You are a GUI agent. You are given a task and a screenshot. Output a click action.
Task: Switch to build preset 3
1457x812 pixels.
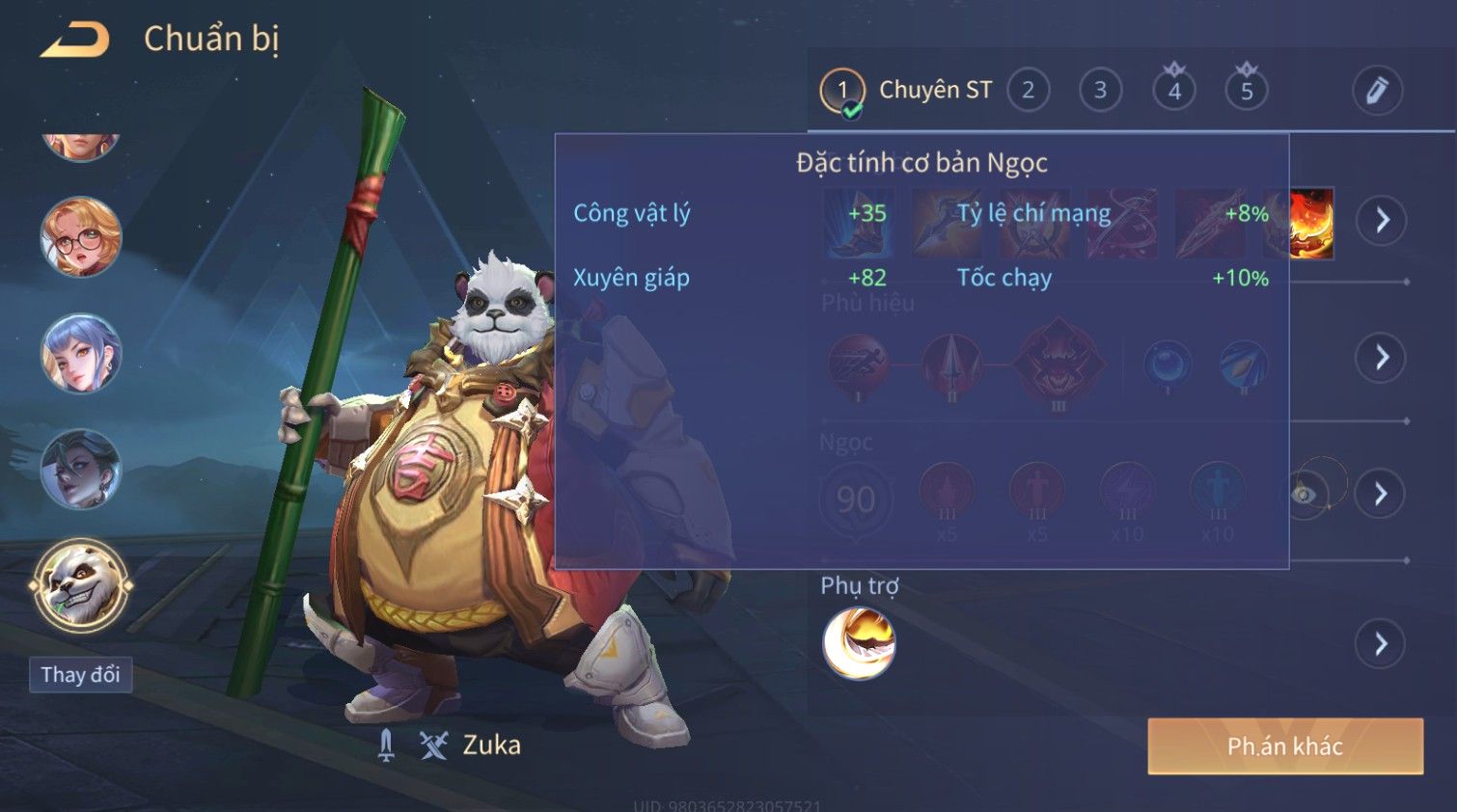pyautogui.click(x=1100, y=91)
